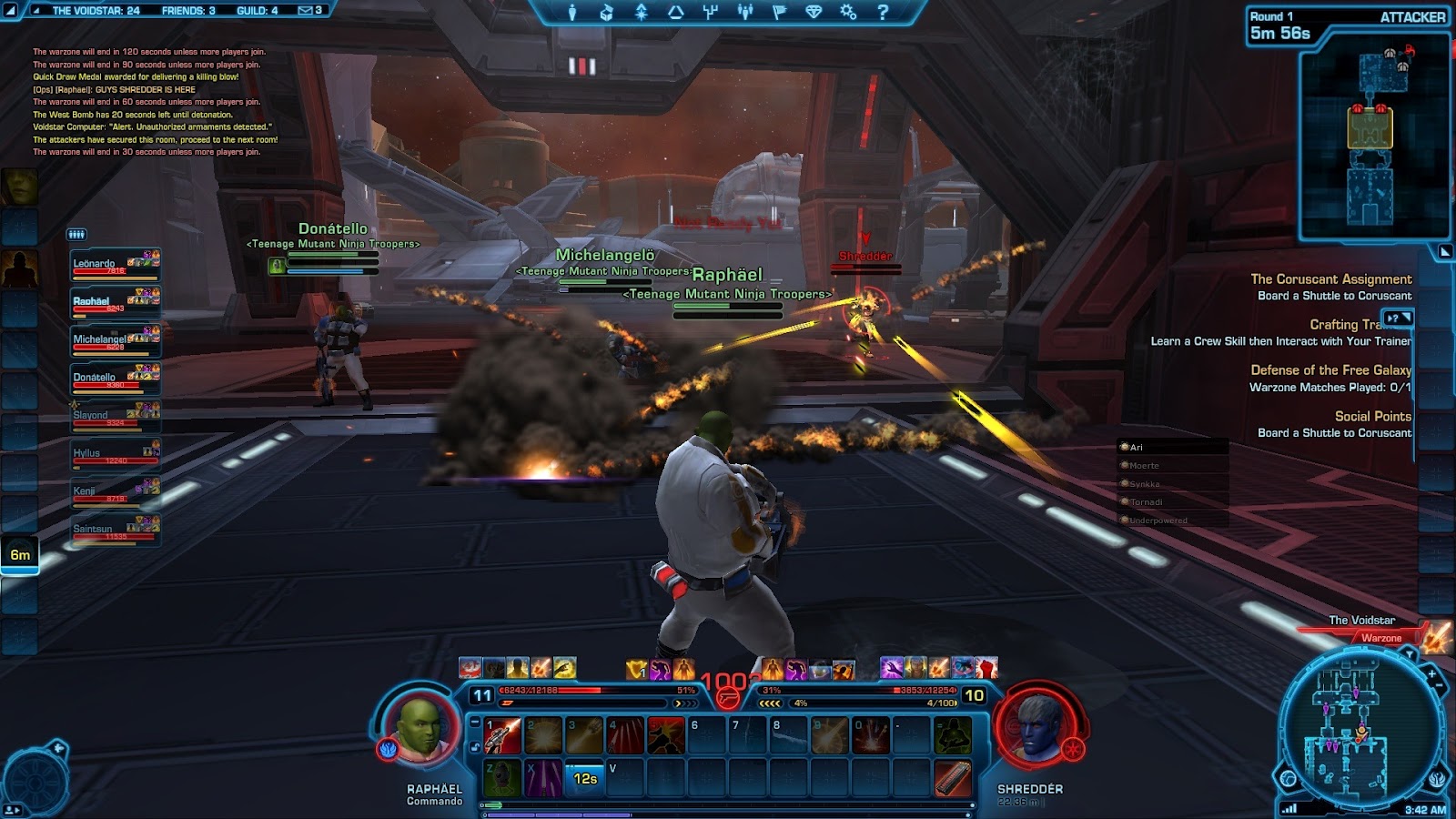Select The Coruscant Assignment quest tracker entry
1456x819 pixels.
(x=1330, y=279)
